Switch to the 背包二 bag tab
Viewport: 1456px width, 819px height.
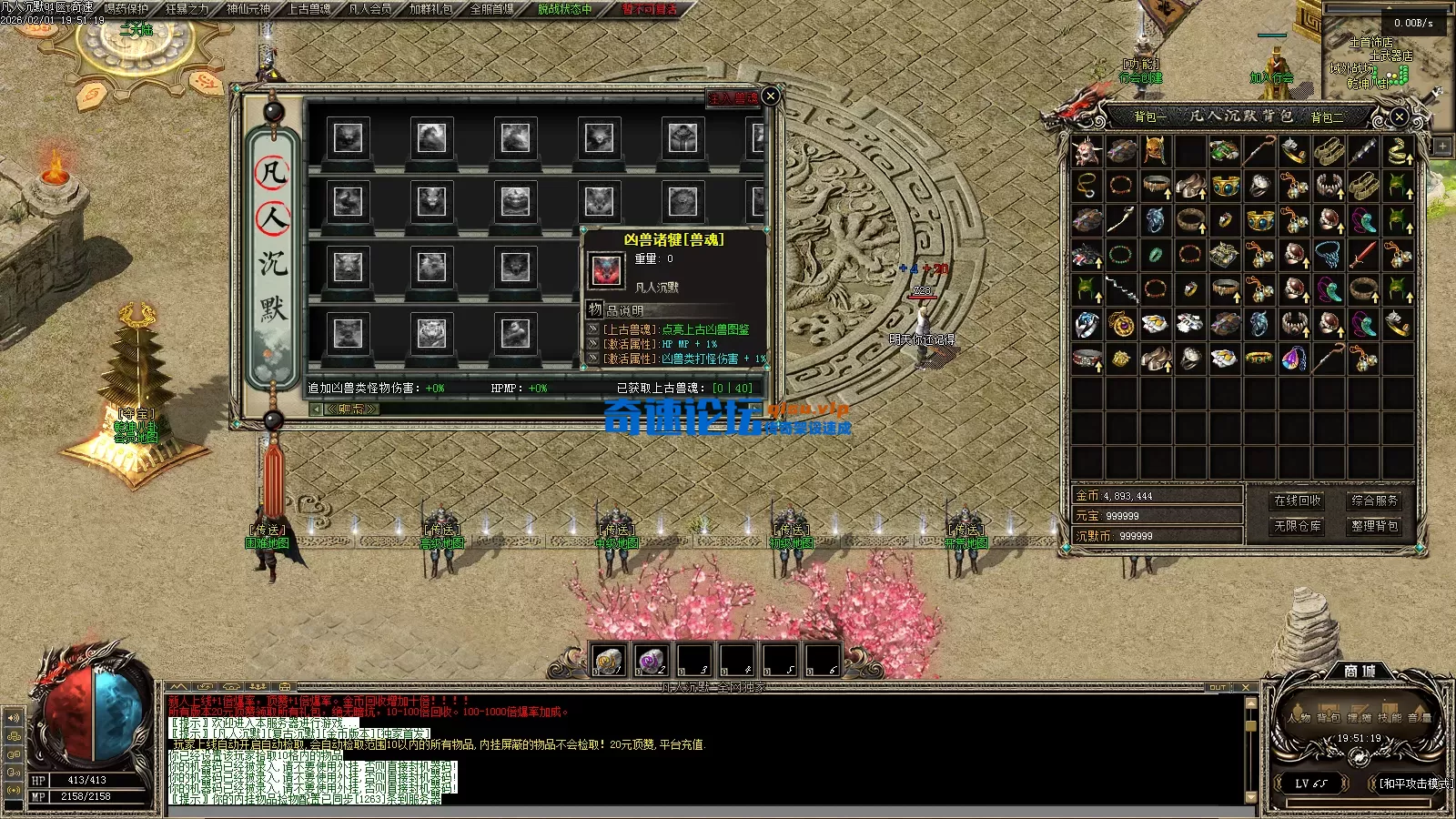1327,116
